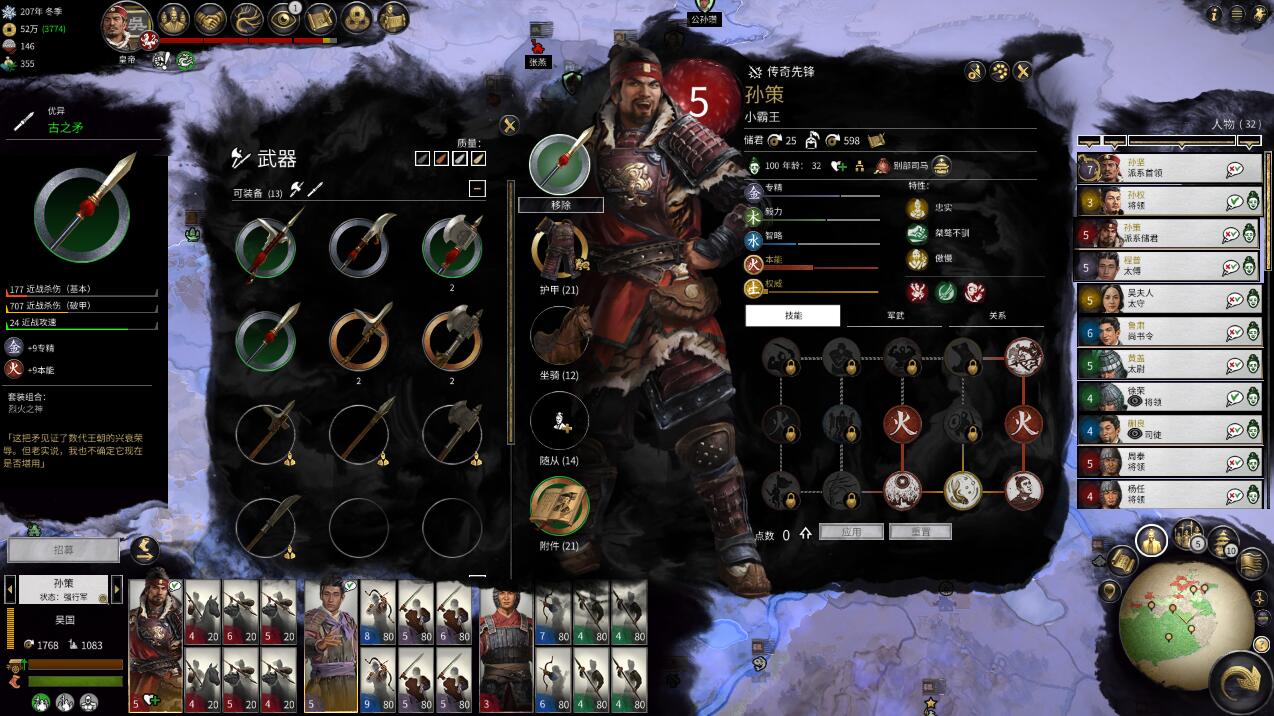Screen dimensions: 1274x716
Task: Open the 随从 follower equipment slot
Action: click(x=559, y=420)
